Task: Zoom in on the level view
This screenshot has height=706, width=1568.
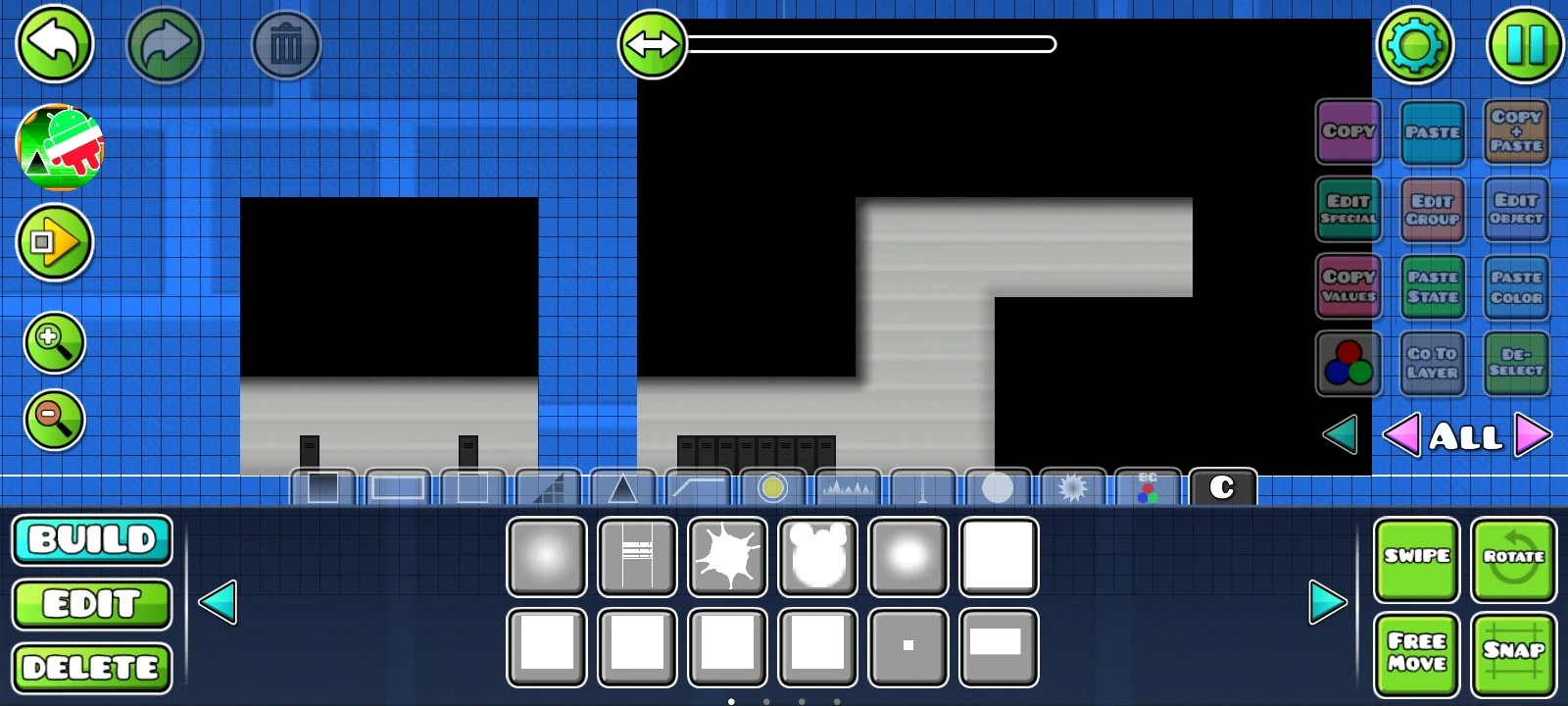Action: tap(55, 343)
